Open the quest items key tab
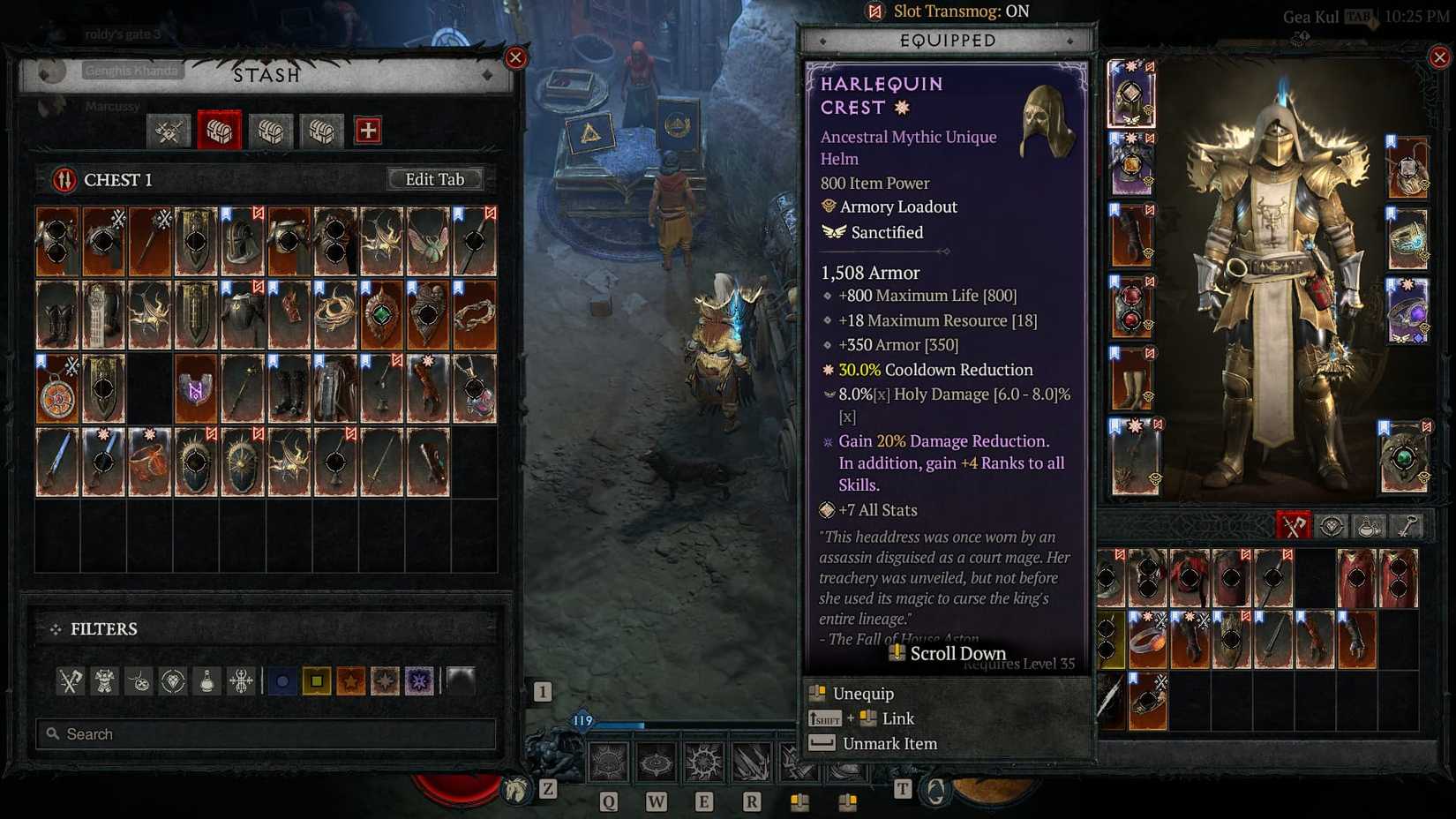Viewport: 1456px width, 819px height. tap(1409, 526)
